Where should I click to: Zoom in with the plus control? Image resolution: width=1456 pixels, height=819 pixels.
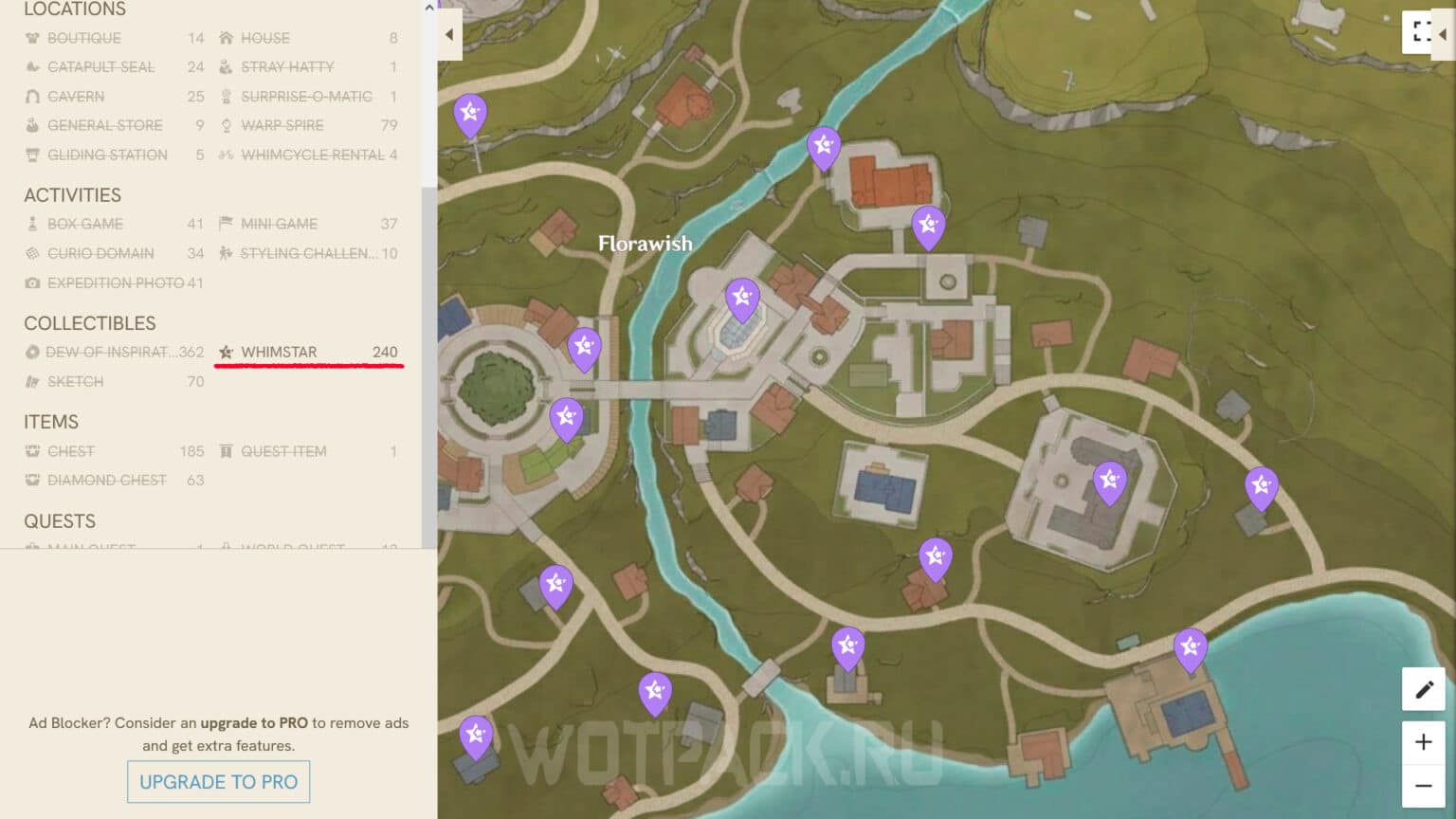pos(1423,741)
